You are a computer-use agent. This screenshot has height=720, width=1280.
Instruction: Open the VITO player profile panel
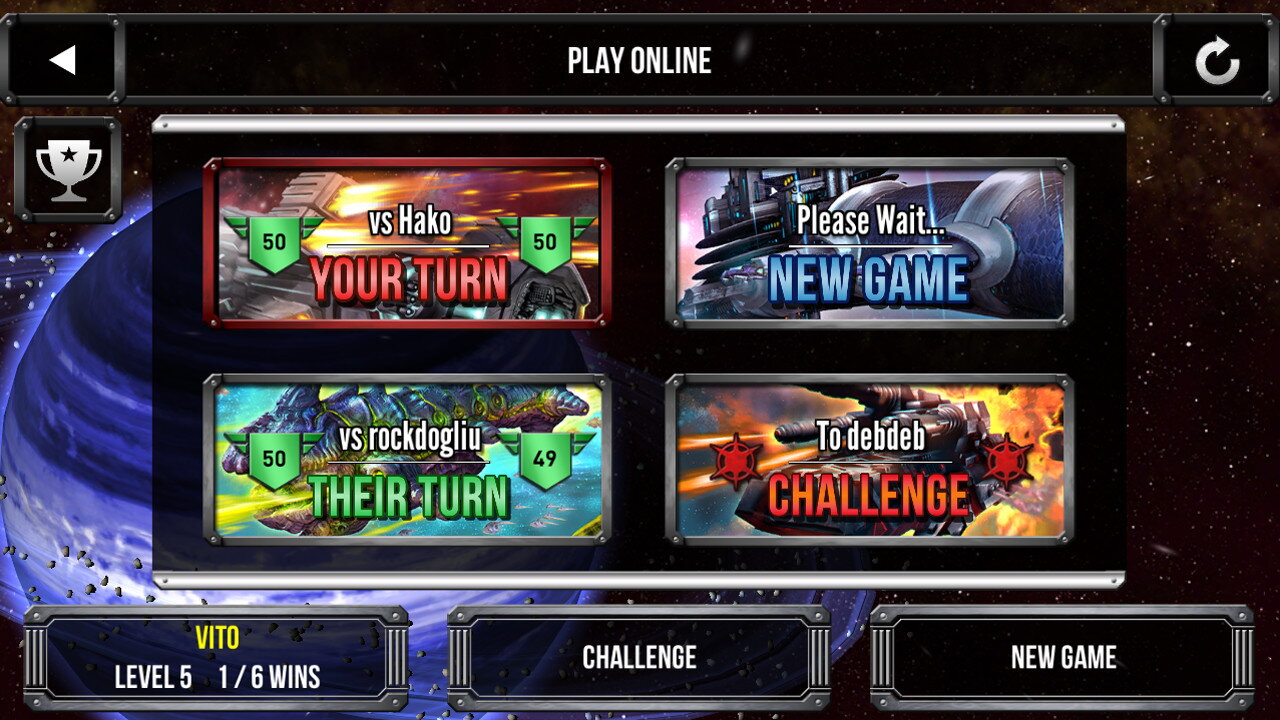[216, 657]
